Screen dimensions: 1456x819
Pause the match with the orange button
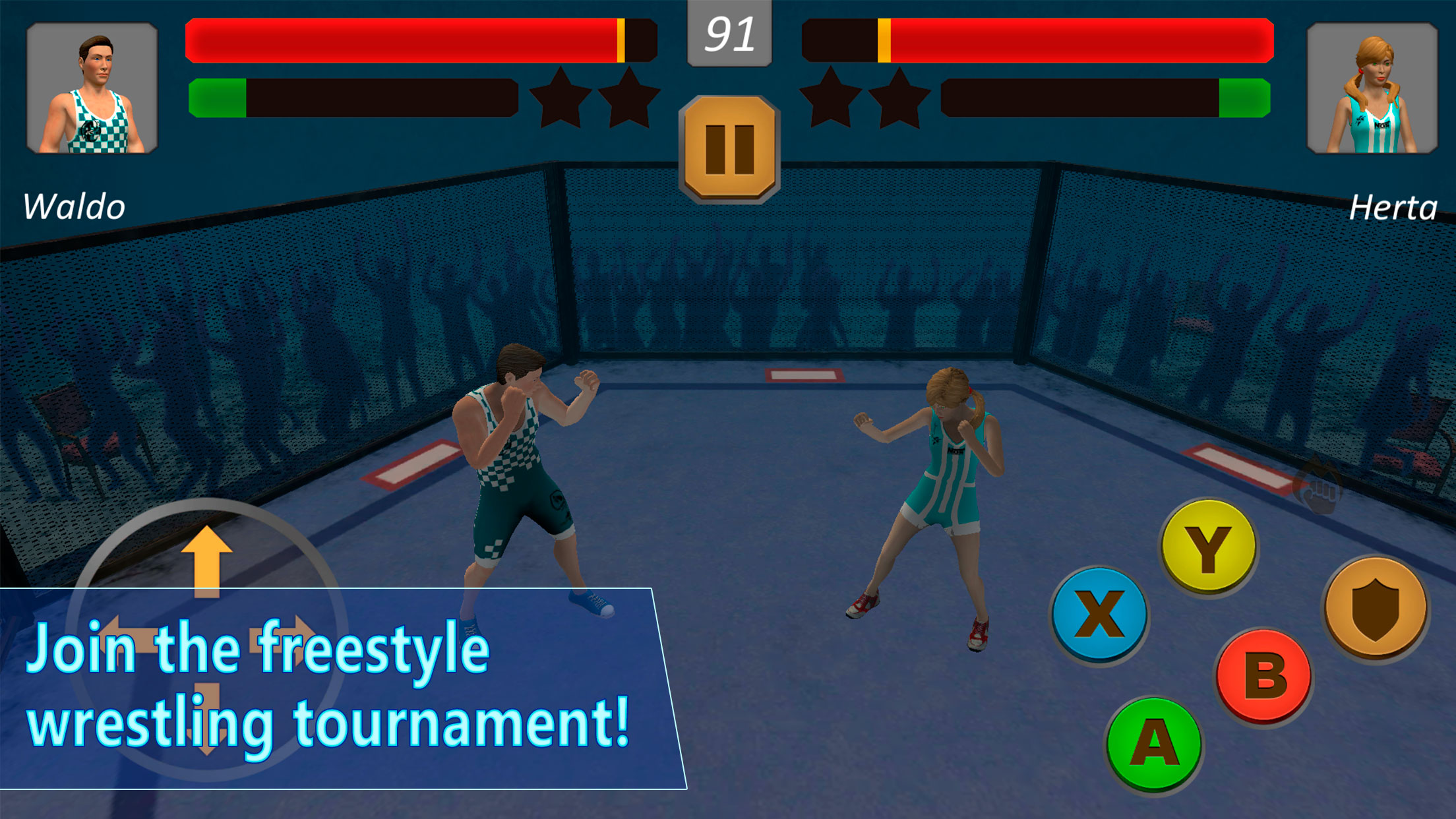tap(729, 149)
